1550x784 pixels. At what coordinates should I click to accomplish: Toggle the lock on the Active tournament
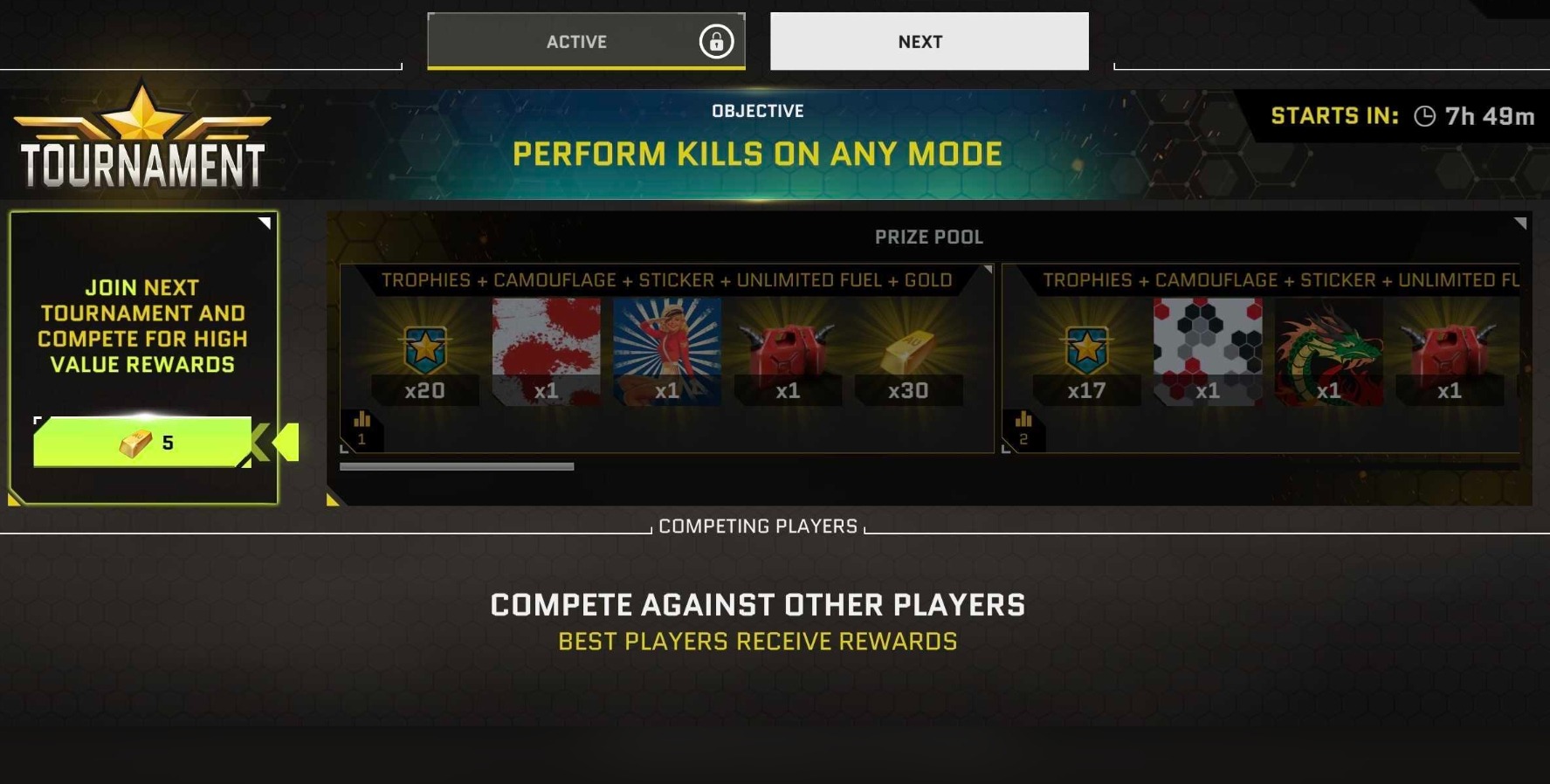[x=716, y=41]
